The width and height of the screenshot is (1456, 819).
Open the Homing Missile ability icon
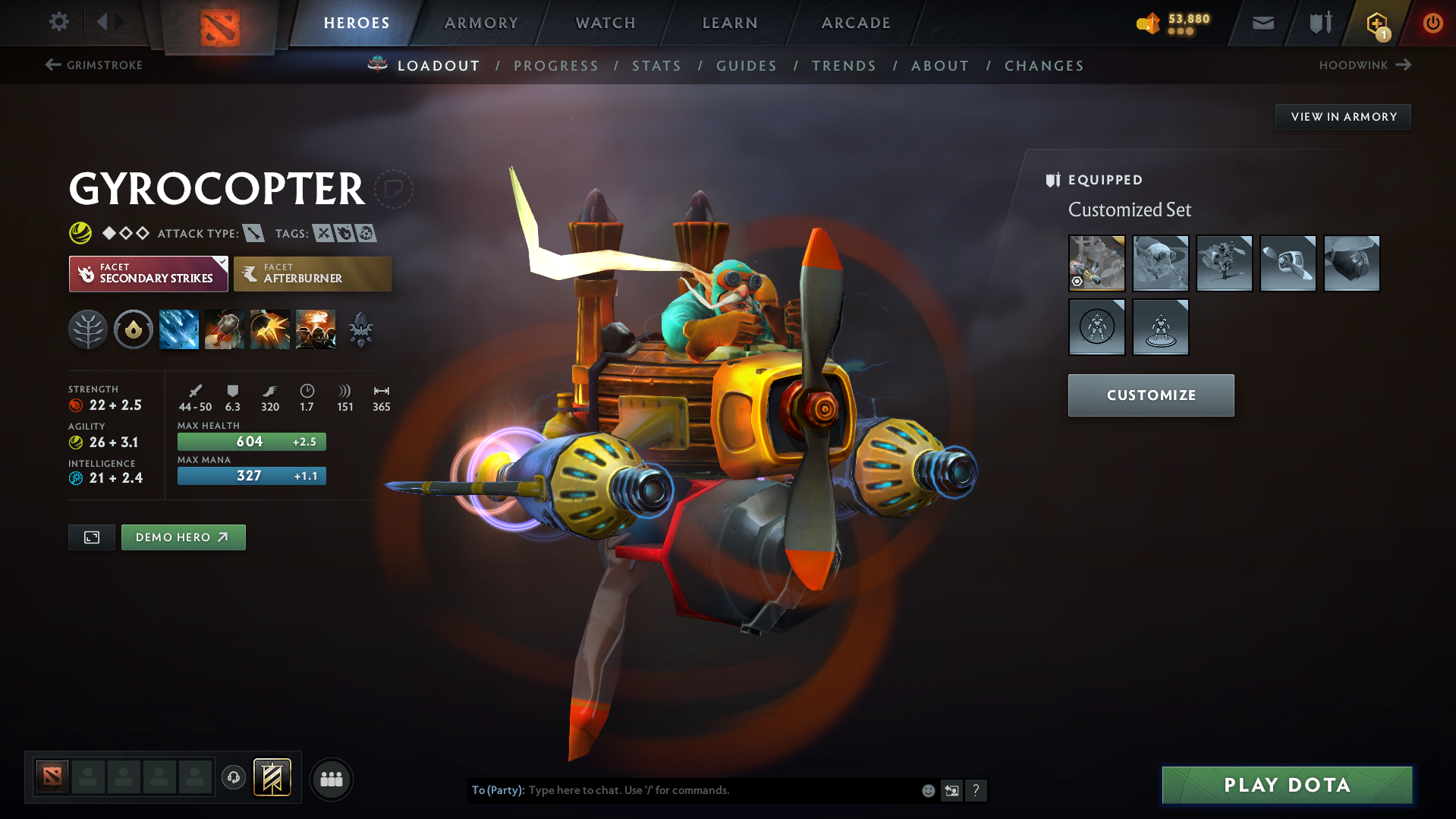[x=225, y=329]
